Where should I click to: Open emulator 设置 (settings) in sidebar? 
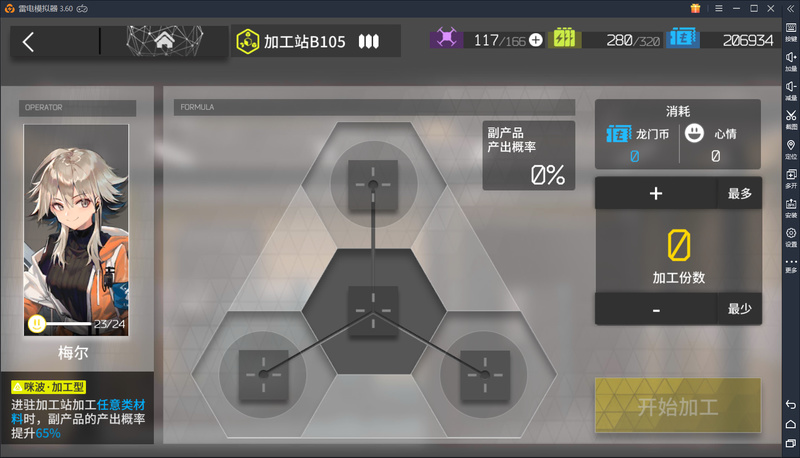(790, 236)
